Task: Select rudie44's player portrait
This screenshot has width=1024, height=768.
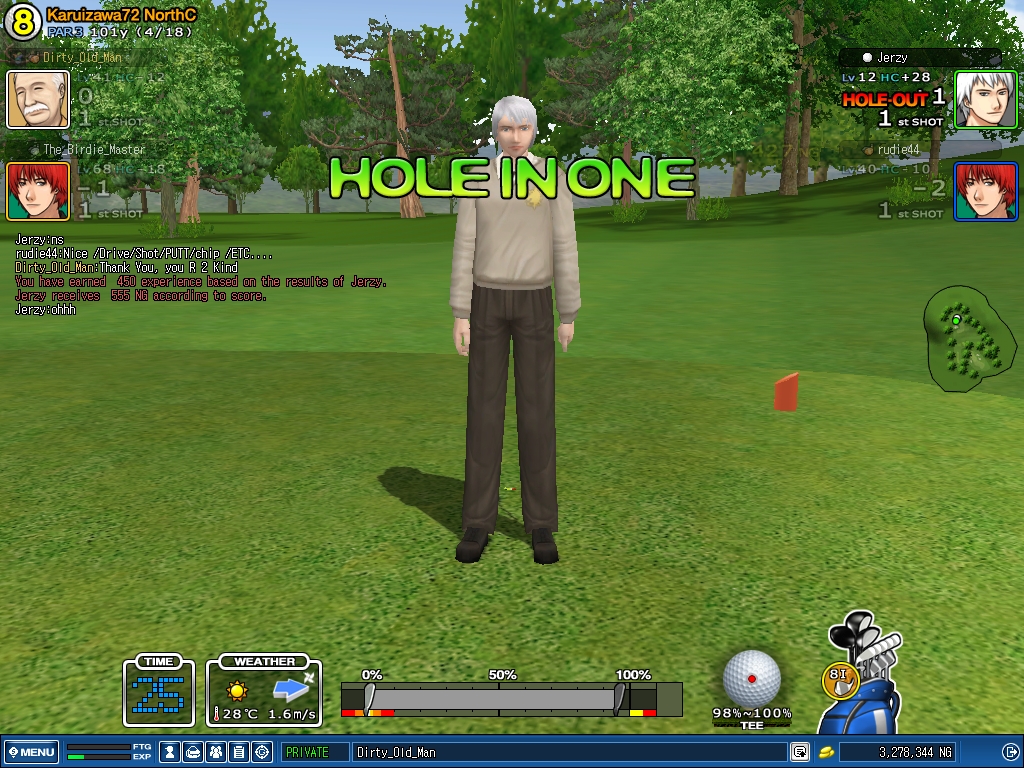Action: click(x=985, y=191)
